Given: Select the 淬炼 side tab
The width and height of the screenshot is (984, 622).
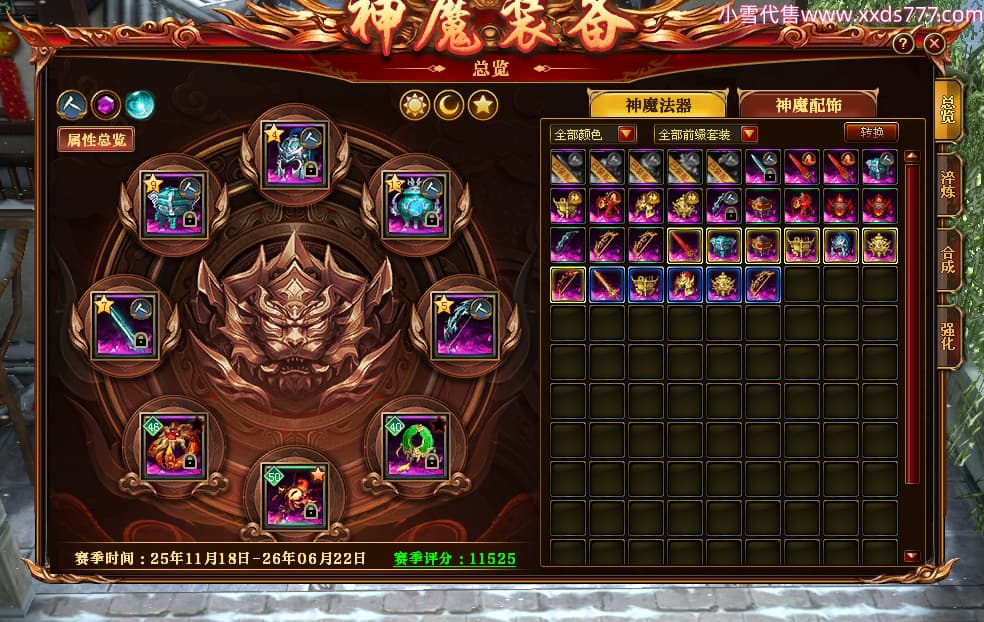Looking at the screenshot, I should [x=948, y=186].
